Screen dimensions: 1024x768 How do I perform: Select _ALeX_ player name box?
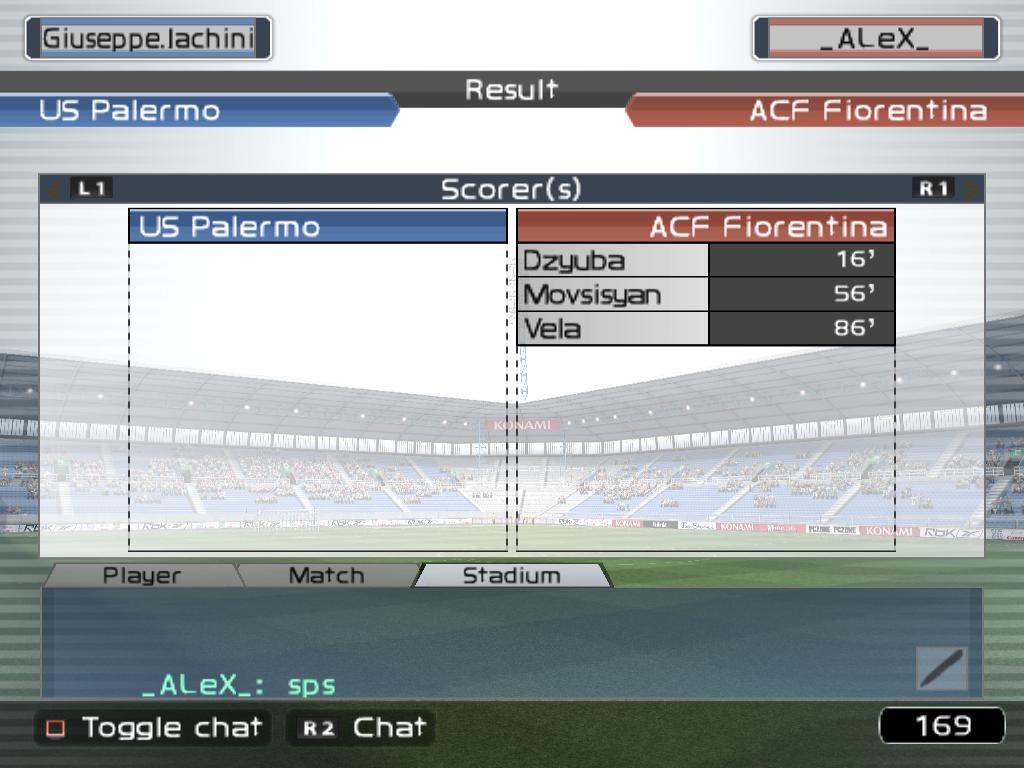[875, 39]
